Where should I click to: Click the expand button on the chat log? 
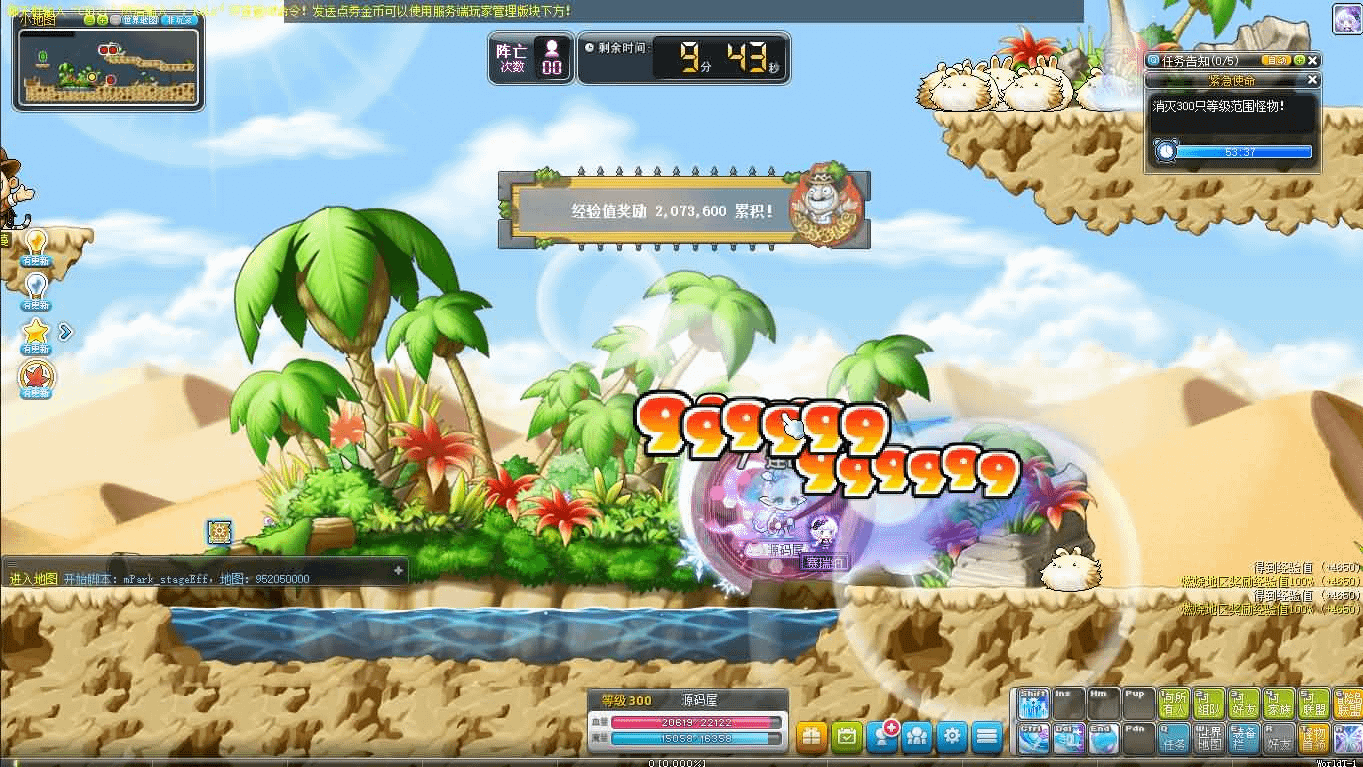click(398, 570)
